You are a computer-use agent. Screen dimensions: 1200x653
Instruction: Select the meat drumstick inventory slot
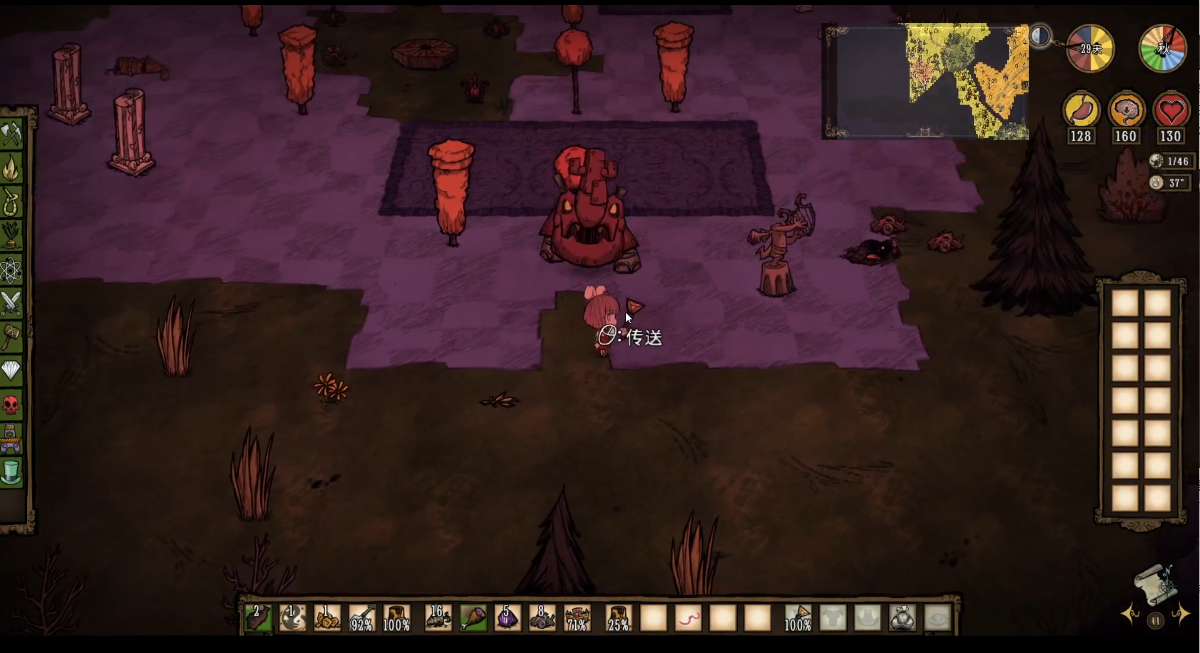coord(473,618)
